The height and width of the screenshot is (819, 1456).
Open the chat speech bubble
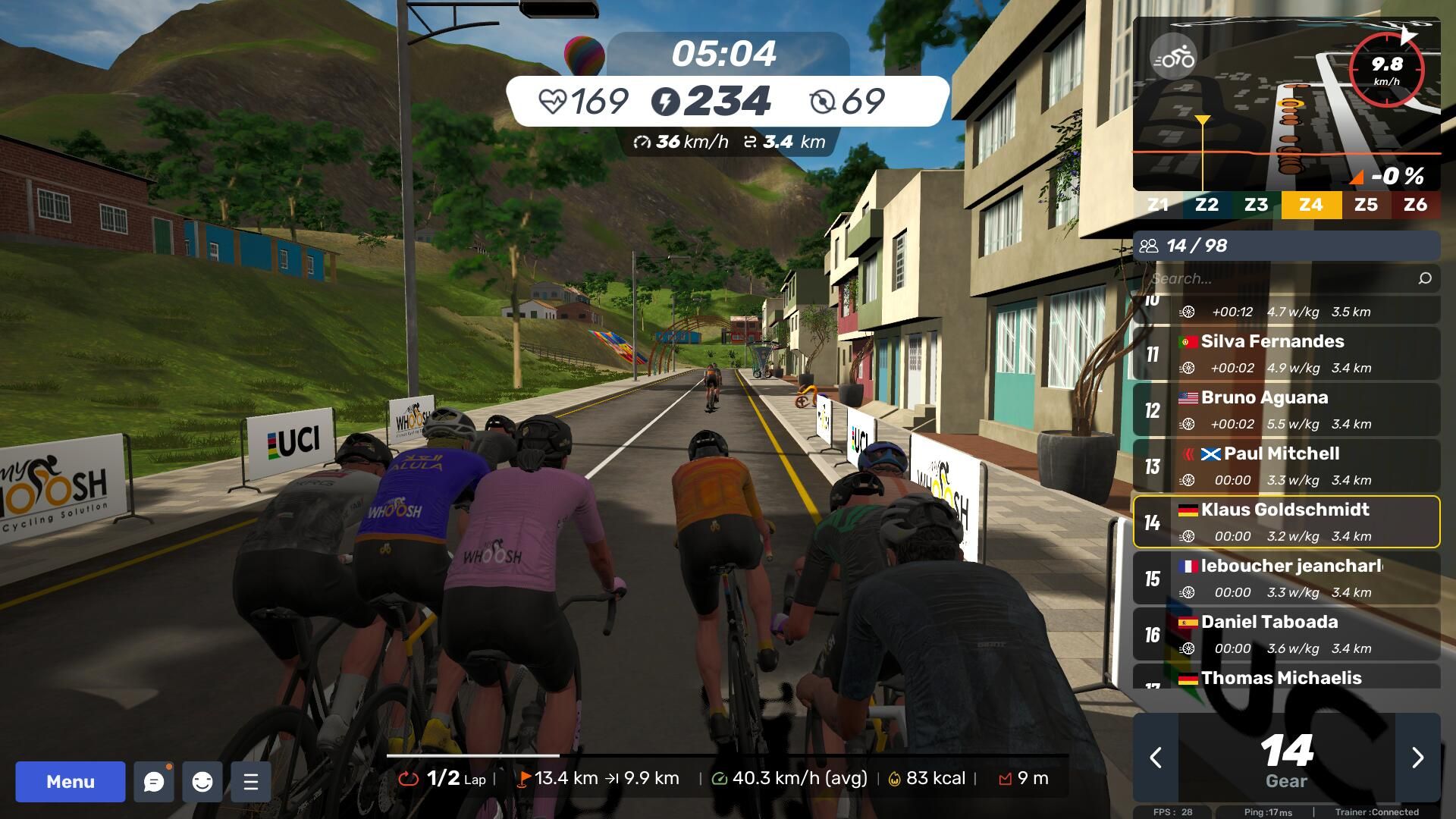click(x=154, y=782)
